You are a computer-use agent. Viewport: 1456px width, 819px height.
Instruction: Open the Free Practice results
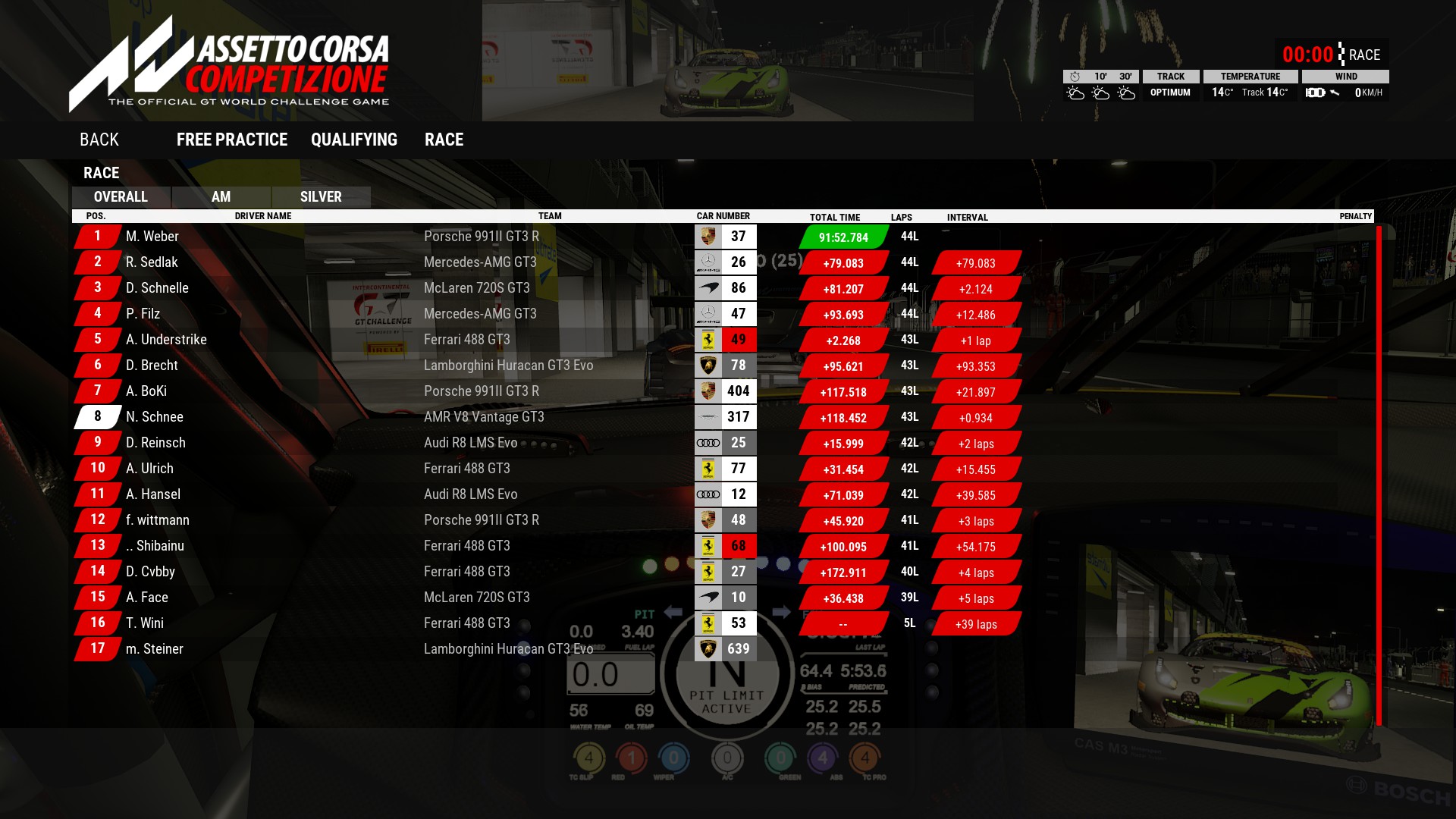pyautogui.click(x=231, y=140)
